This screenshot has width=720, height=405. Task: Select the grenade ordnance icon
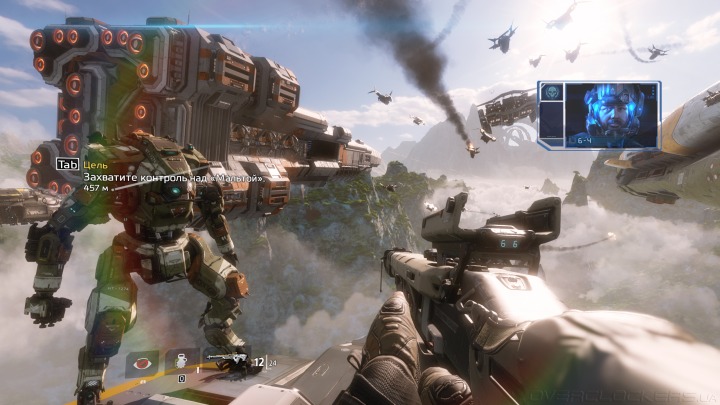pos(181,363)
